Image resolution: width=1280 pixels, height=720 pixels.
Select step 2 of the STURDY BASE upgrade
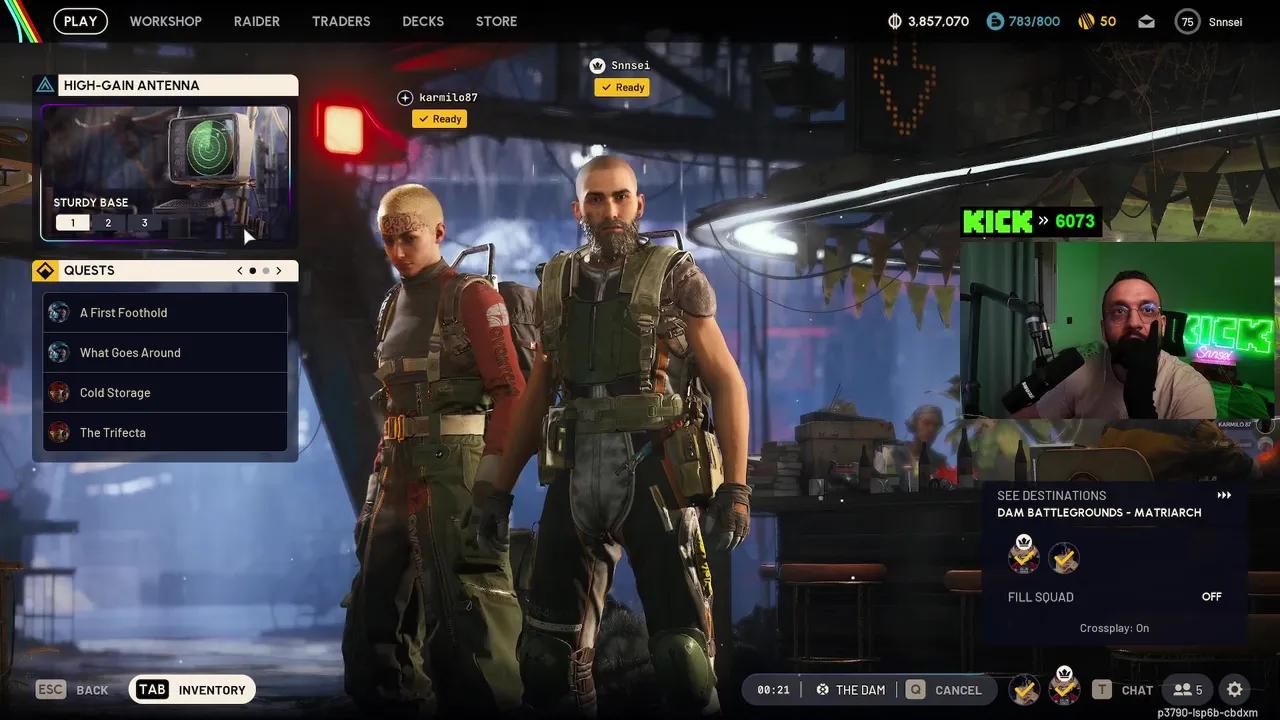tap(108, 222)
